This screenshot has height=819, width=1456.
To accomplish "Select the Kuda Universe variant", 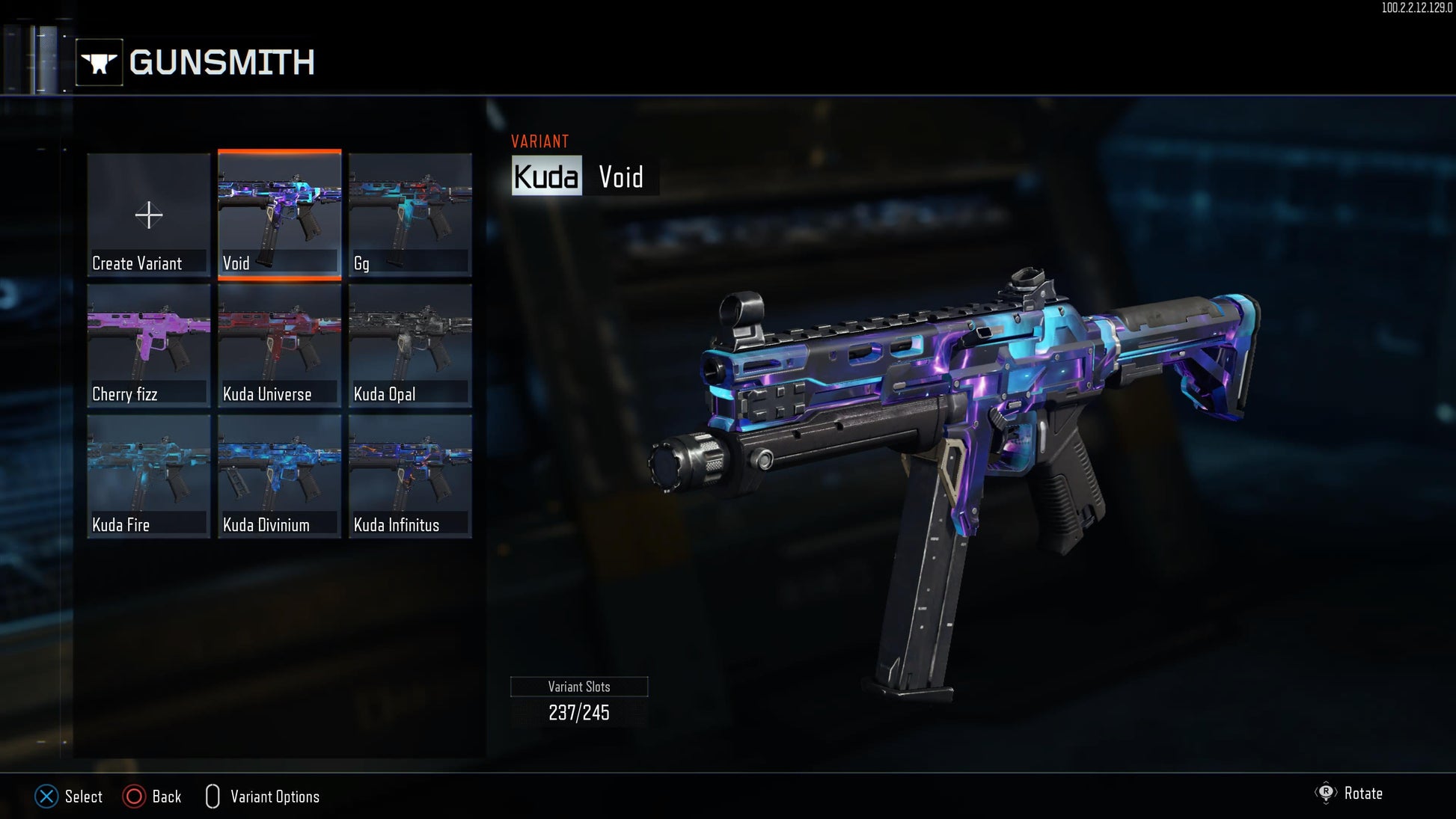I will (x=279, y=346).
